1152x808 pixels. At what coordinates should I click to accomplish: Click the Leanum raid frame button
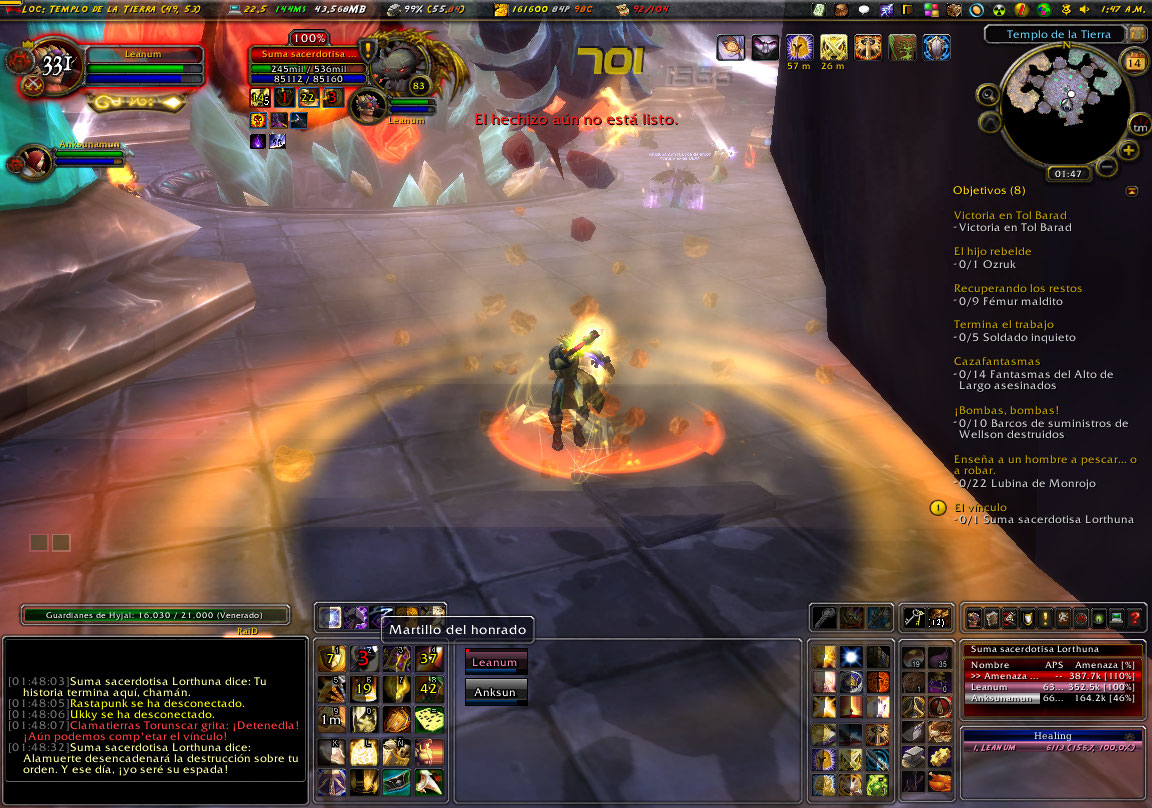click(x=495, y=662)
